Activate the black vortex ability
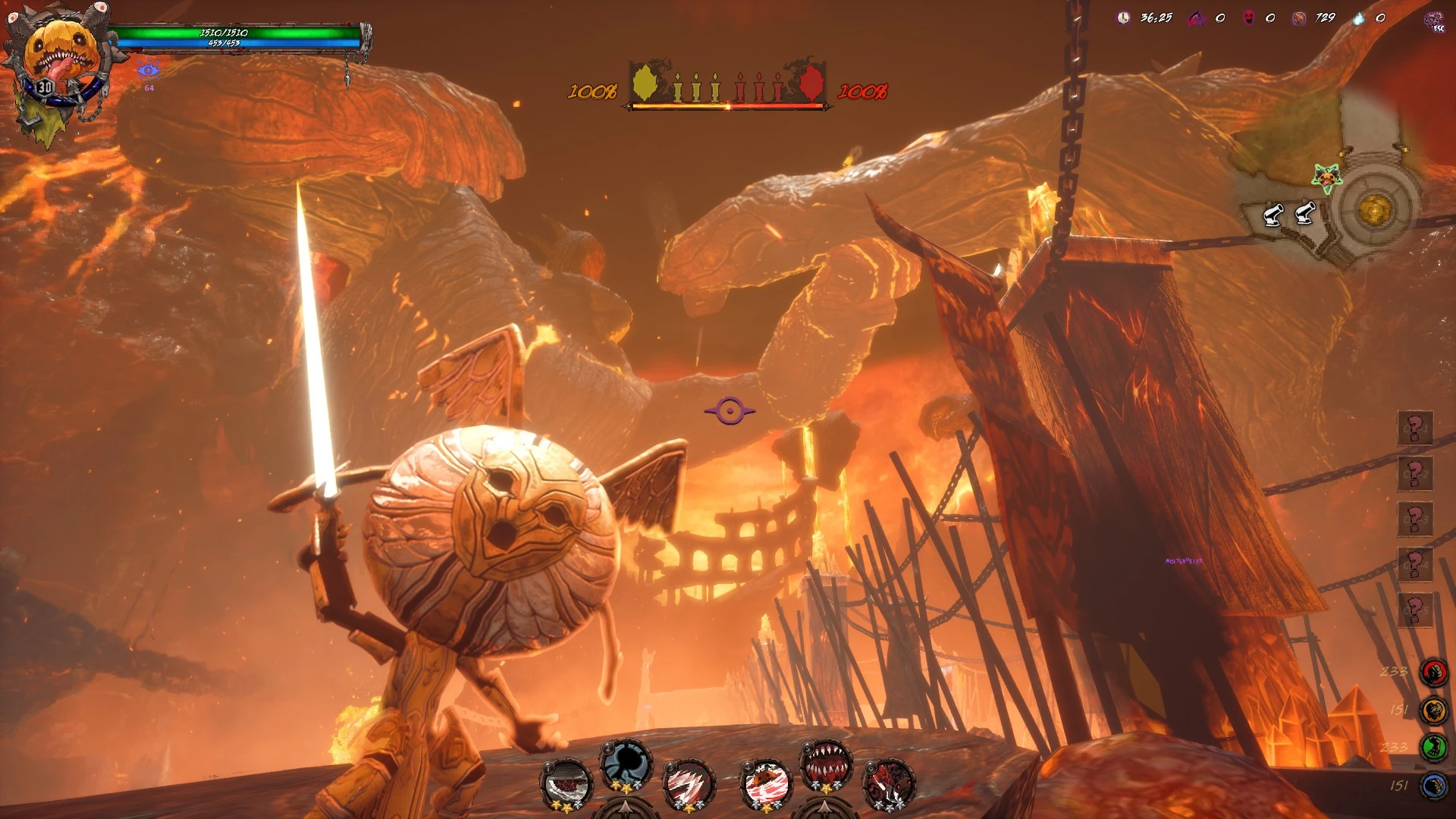 (626, 764)
